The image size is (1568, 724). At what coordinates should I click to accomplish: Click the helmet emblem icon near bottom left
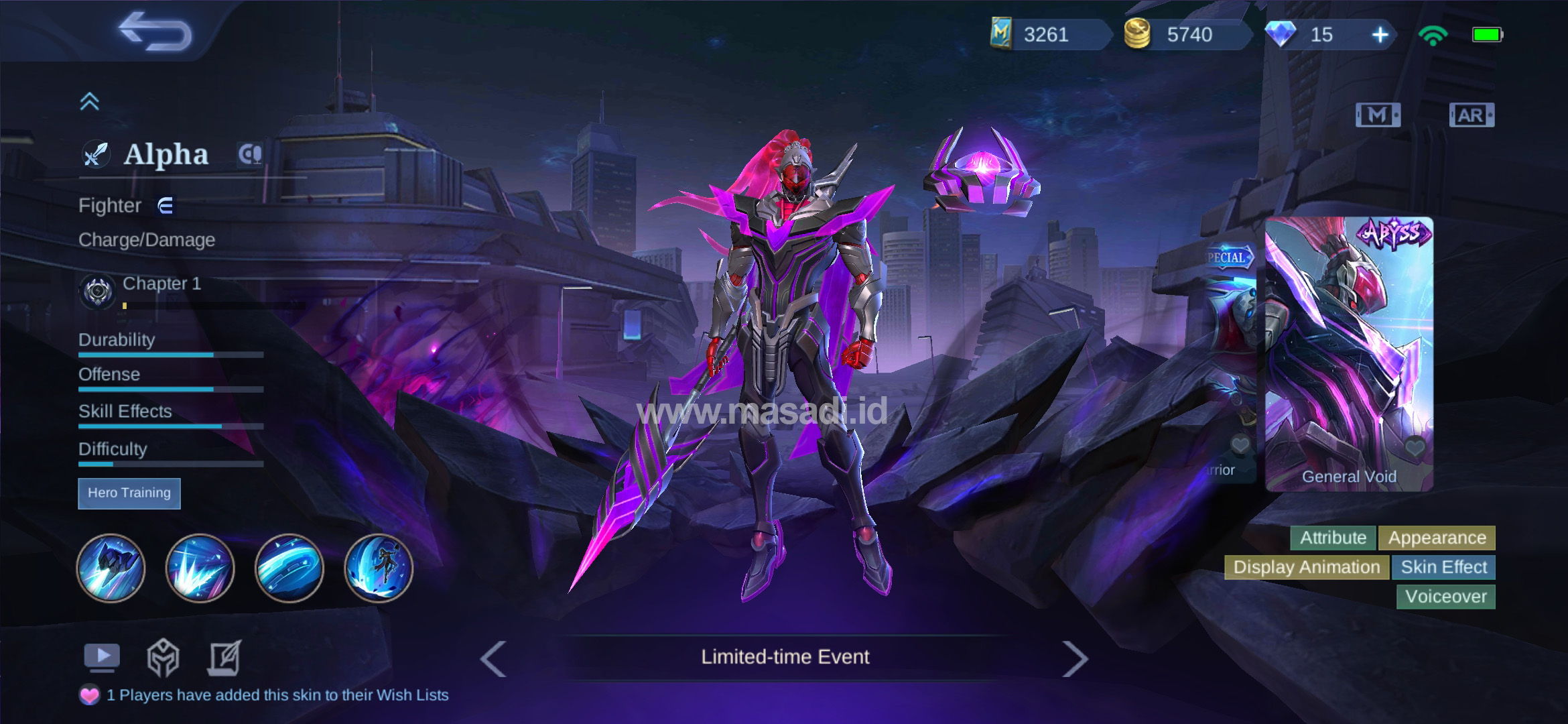[x=163, y=659]
